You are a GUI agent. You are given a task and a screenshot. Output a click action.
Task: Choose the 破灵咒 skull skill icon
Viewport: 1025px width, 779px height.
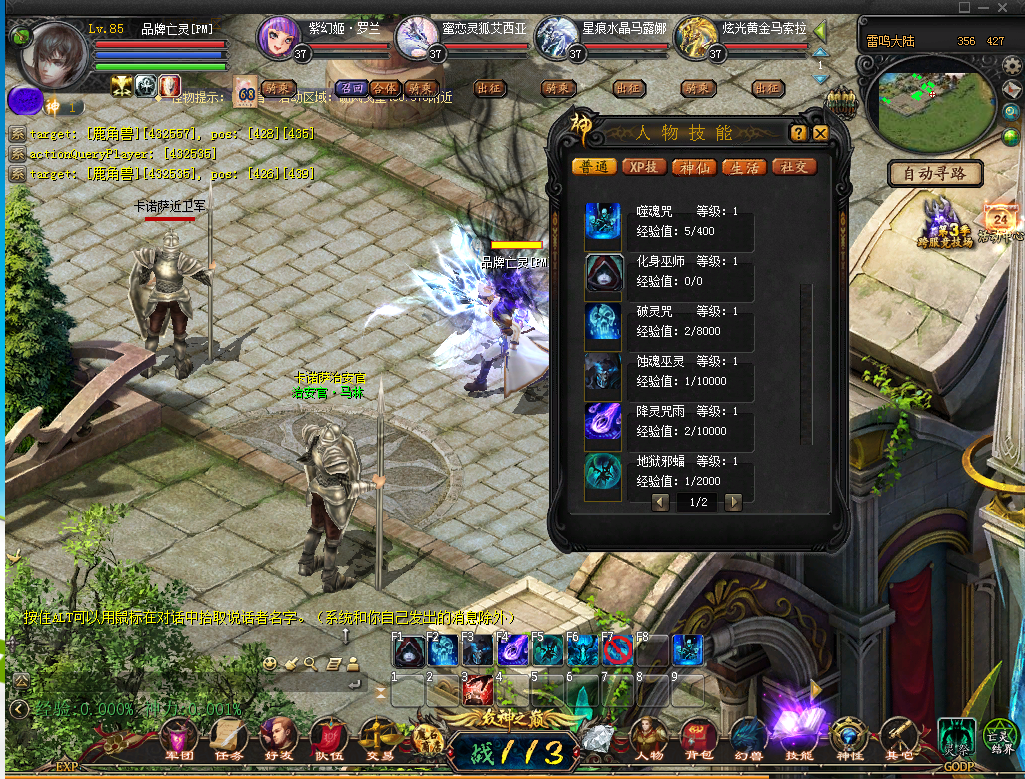click(604, 322)
